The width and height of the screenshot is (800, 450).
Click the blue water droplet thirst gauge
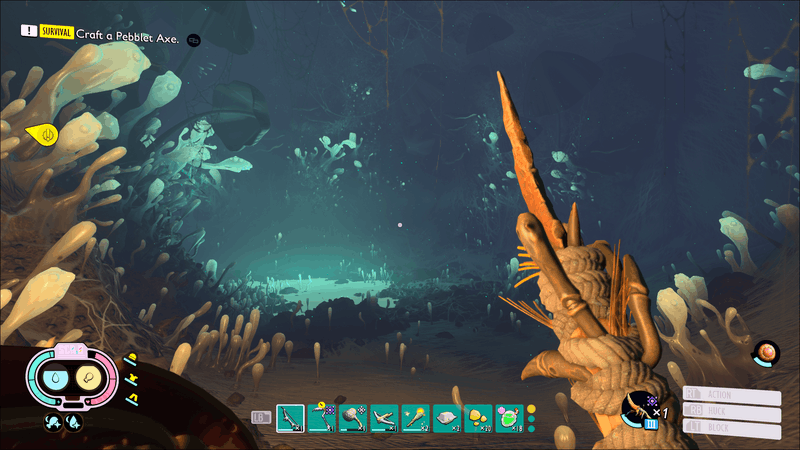pyautogui.click(x=57, y=378)
